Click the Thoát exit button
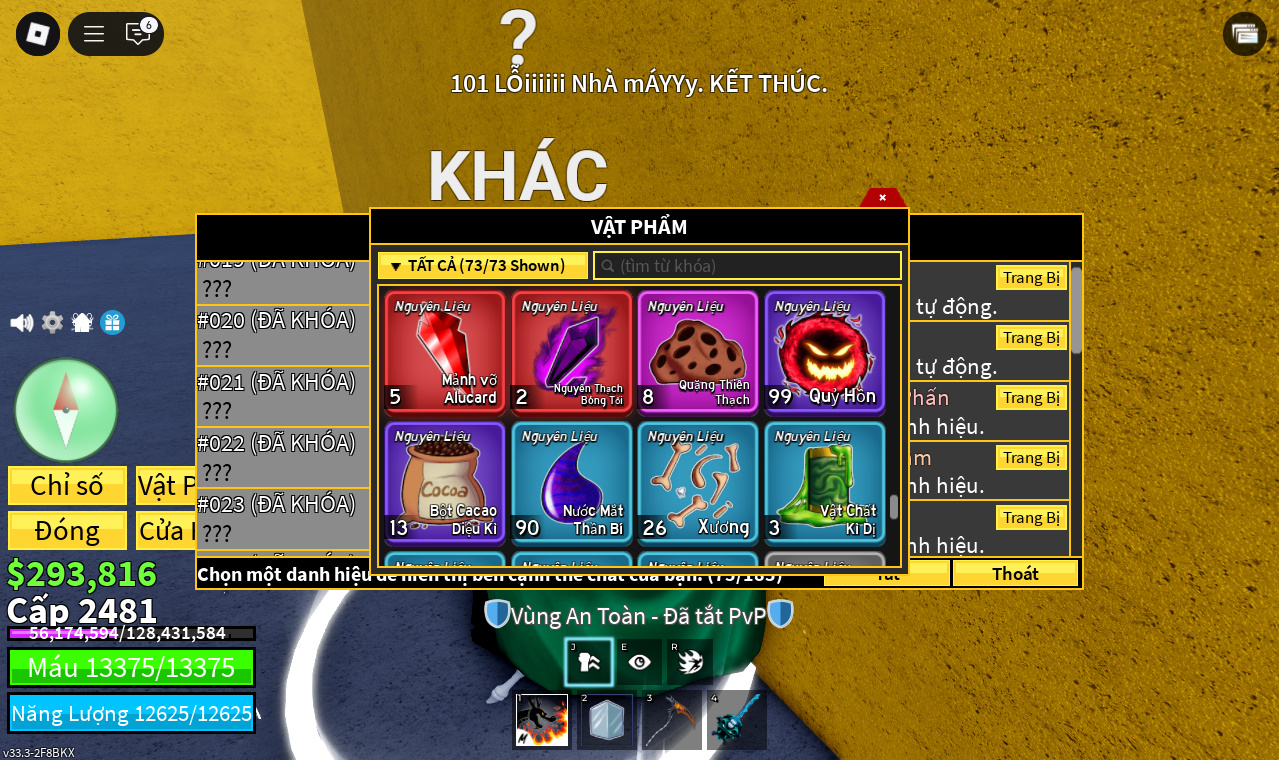 pyautogui.click(x=1015, y=573)
